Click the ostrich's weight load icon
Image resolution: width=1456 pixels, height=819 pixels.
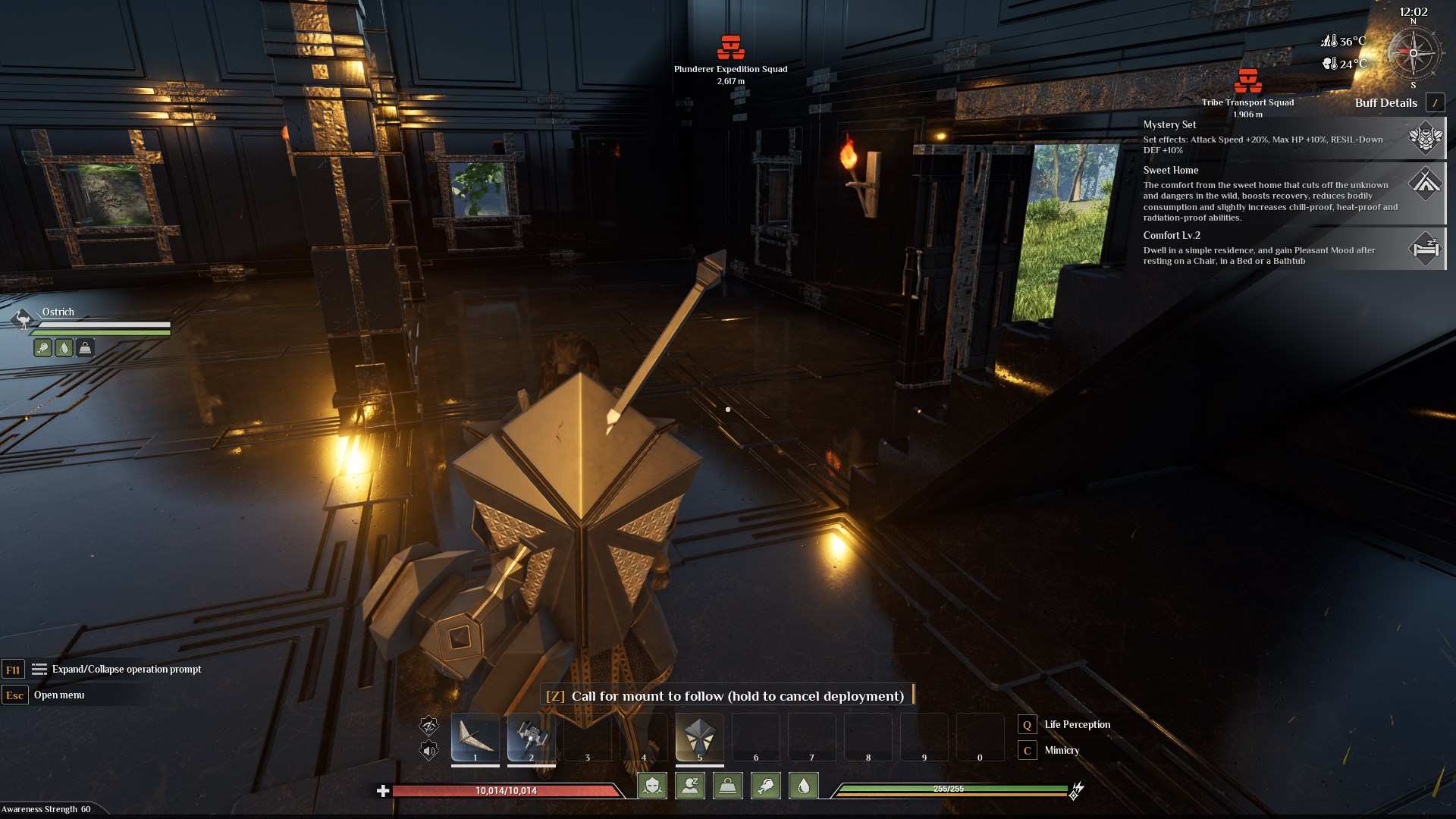pyautogui.click(x=85, y=348)
